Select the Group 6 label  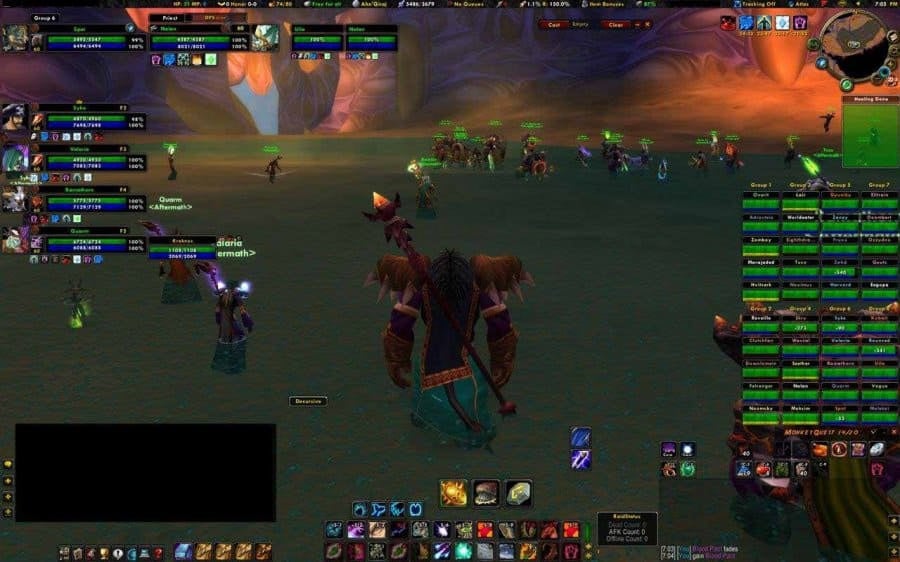click(45, 17)
